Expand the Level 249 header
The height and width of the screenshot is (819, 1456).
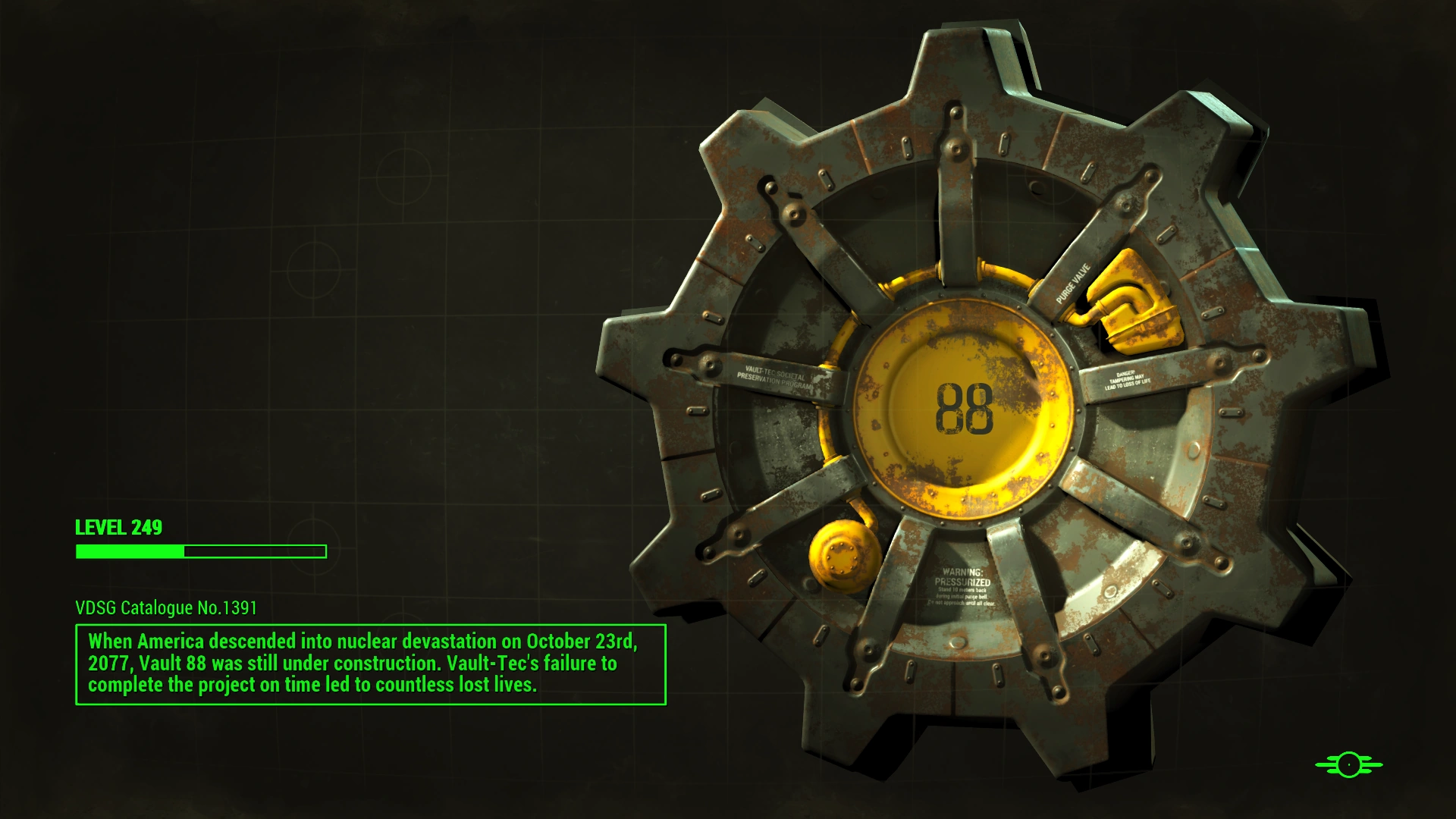(x=118, y=528)
